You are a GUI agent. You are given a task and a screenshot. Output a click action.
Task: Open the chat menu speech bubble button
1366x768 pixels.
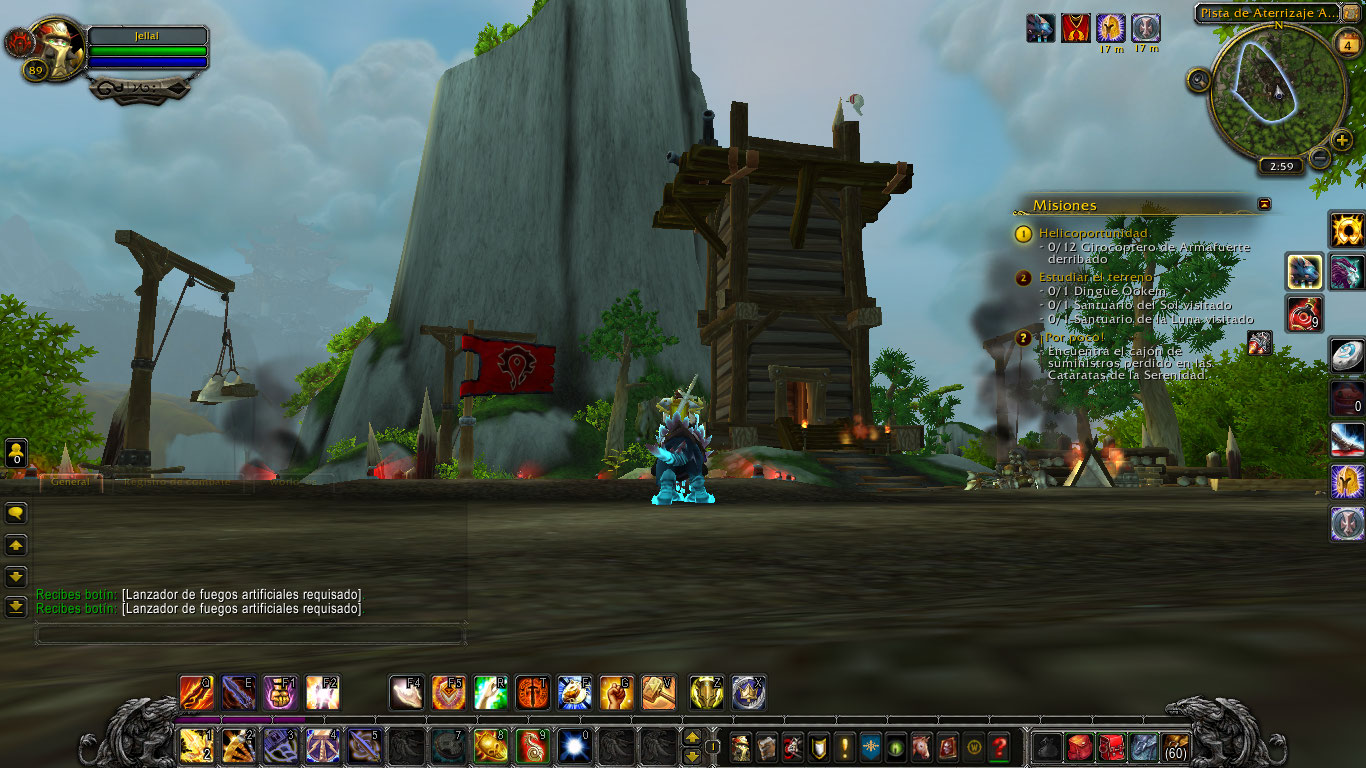16,513
